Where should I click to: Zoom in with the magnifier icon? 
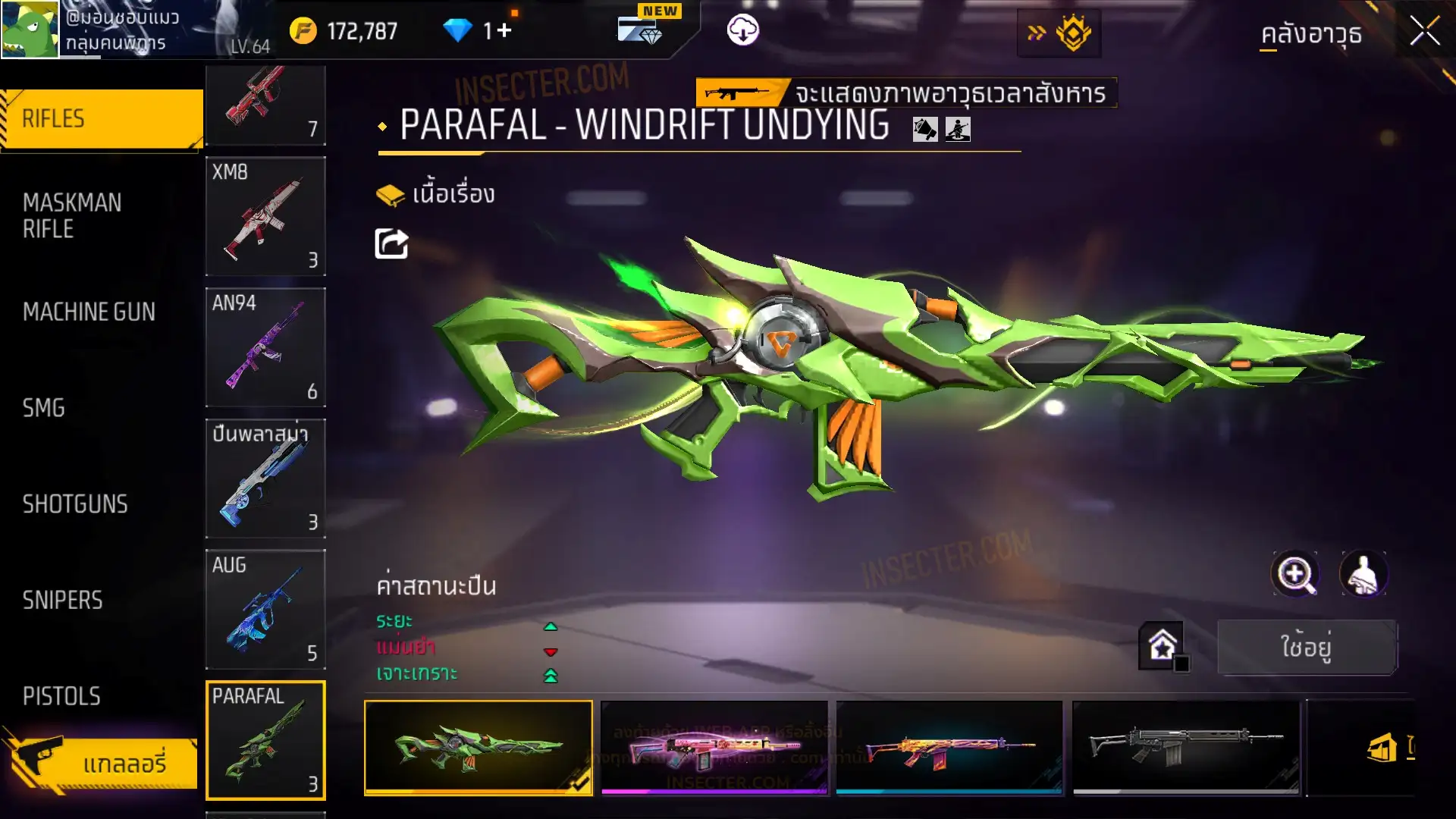coord(1295,574)
